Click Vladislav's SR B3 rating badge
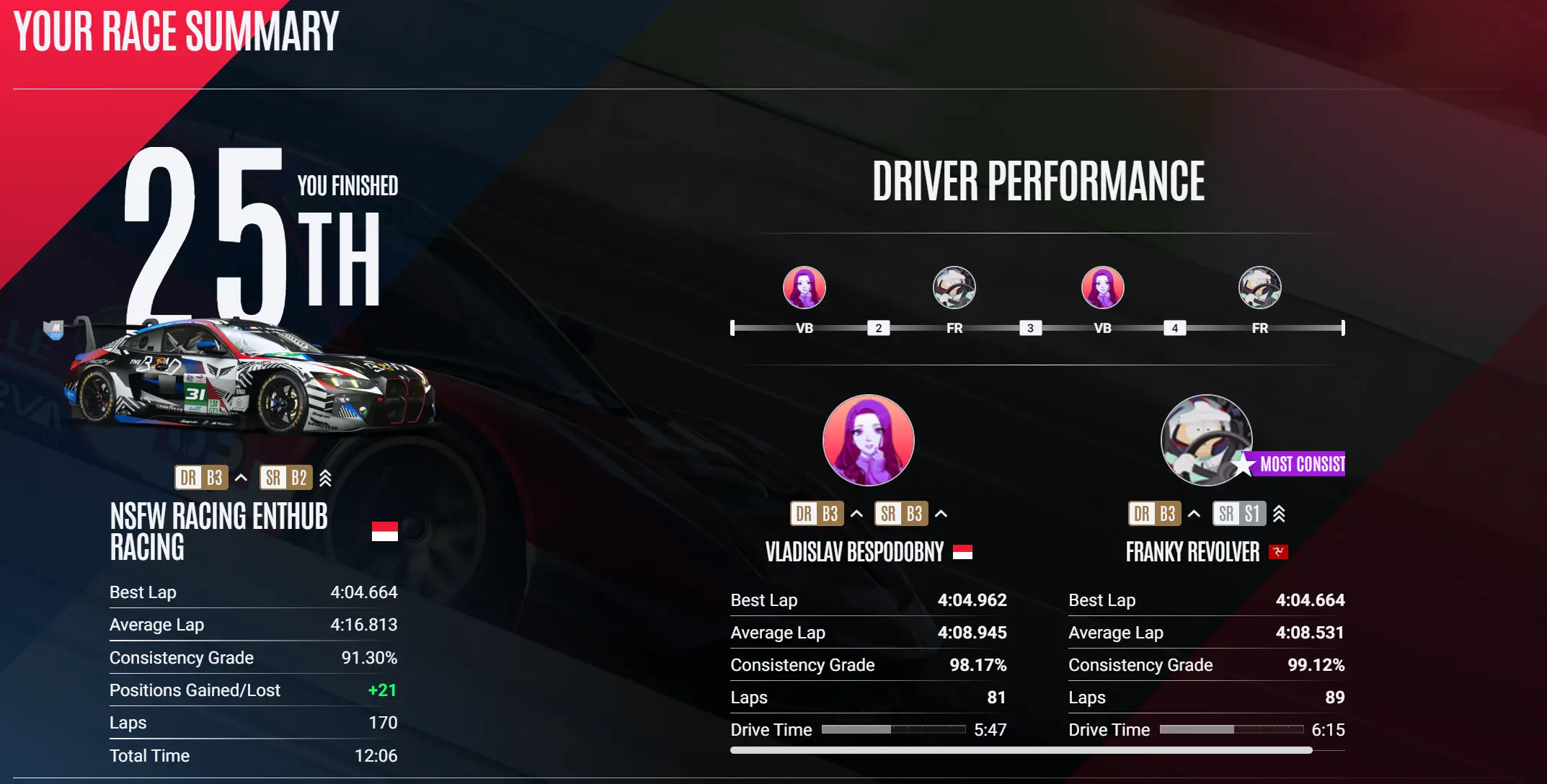Viewport: 1547px width, 784px height. [x=901, y=514]
